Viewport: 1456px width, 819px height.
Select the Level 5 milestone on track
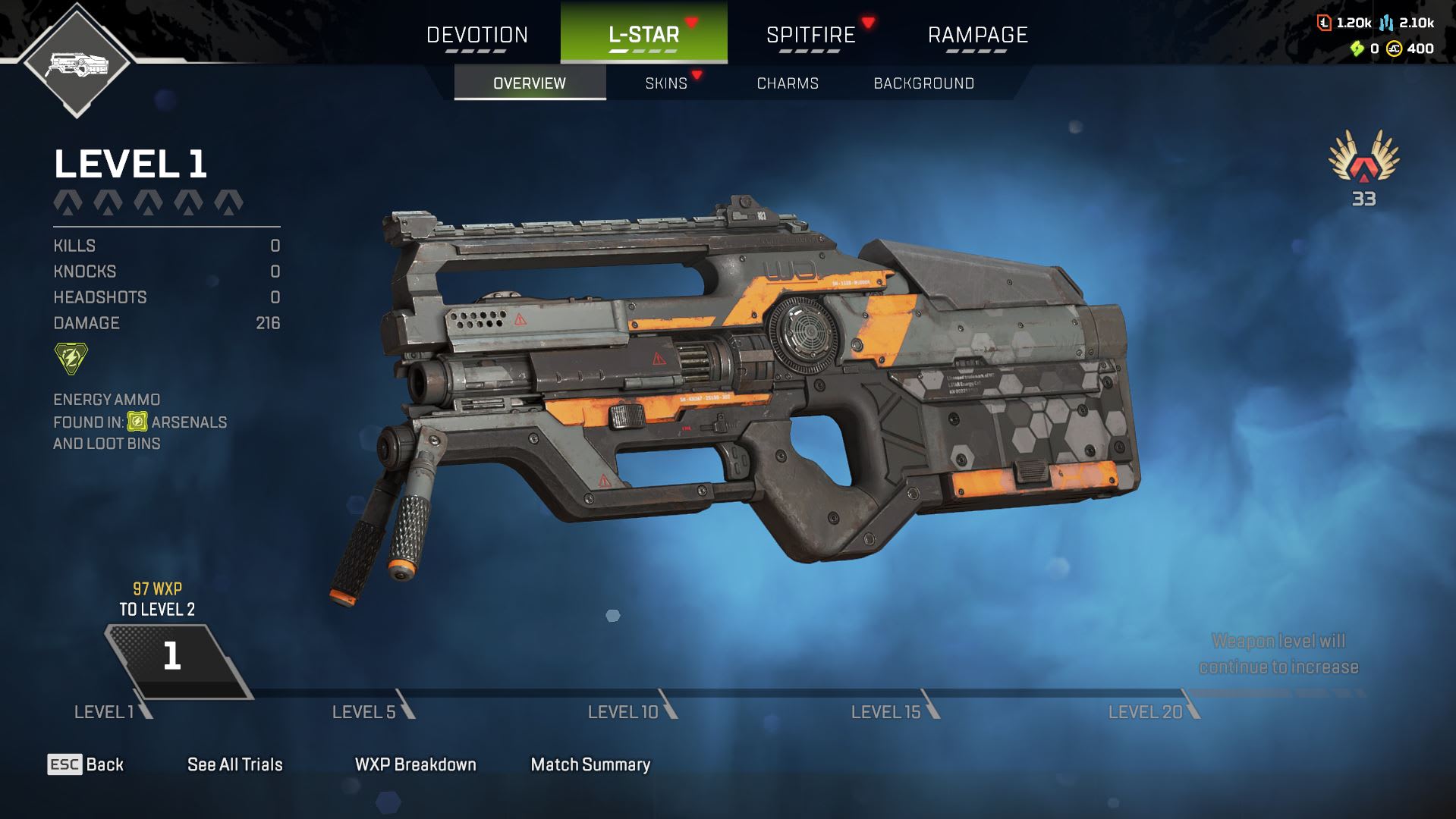click(x=365, y=712)
